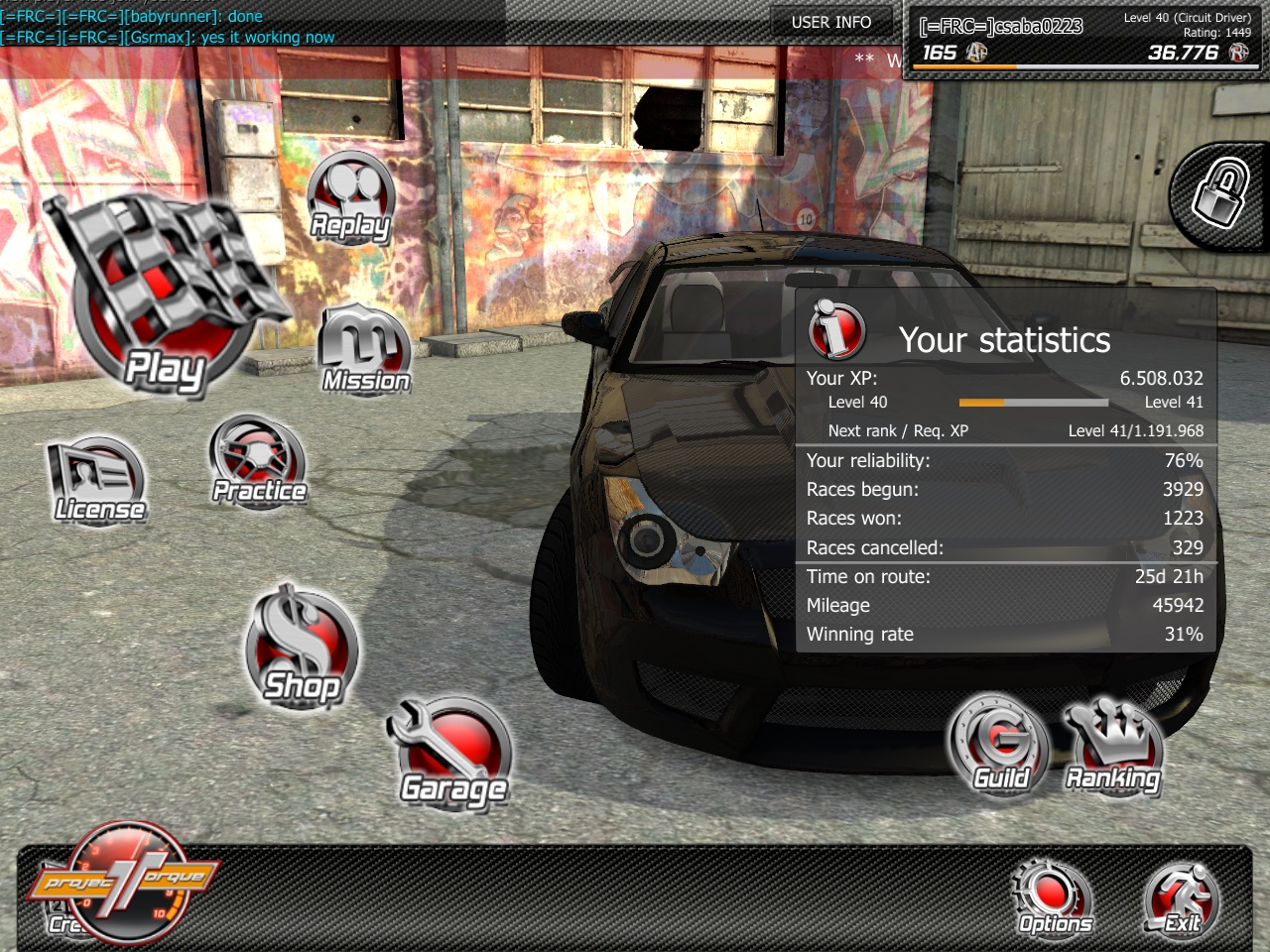Start a race with the Play button

(x=164, y=297)
